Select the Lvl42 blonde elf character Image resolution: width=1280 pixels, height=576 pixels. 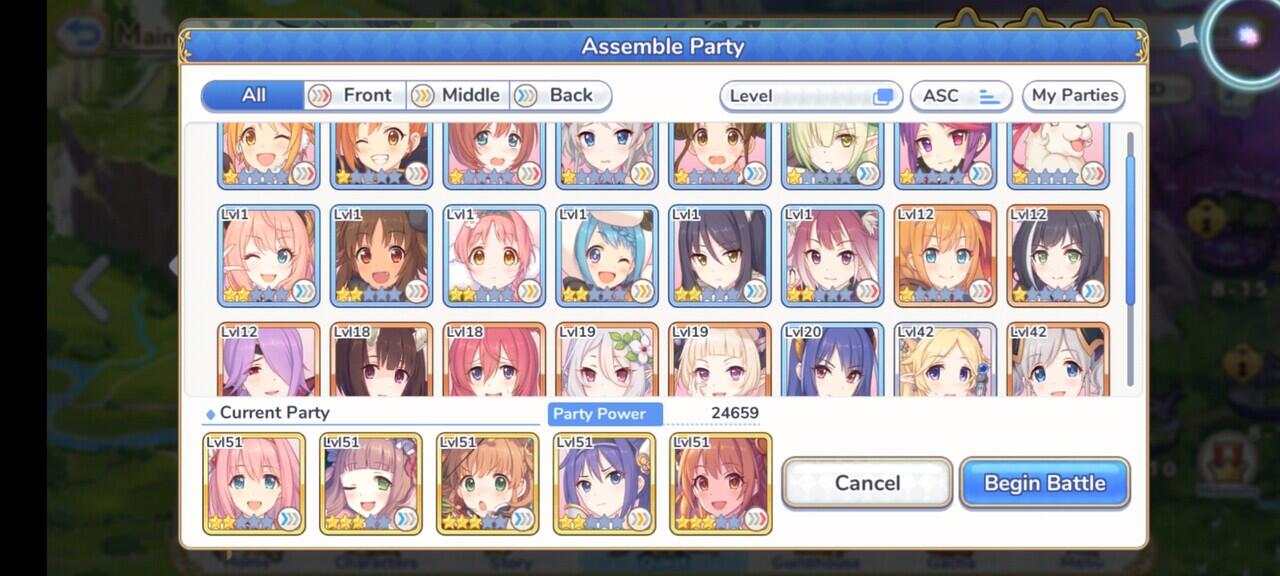tap(945, 360)
